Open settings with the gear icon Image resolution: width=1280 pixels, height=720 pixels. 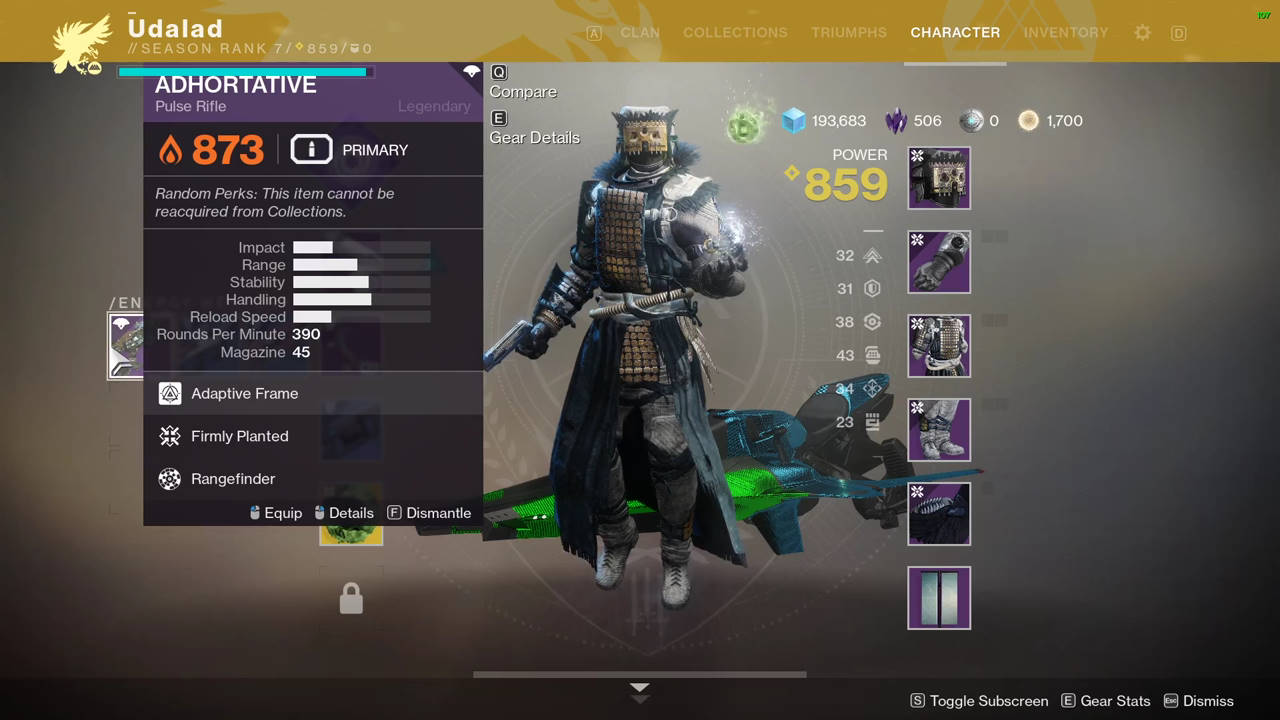tap(1142, 33)
